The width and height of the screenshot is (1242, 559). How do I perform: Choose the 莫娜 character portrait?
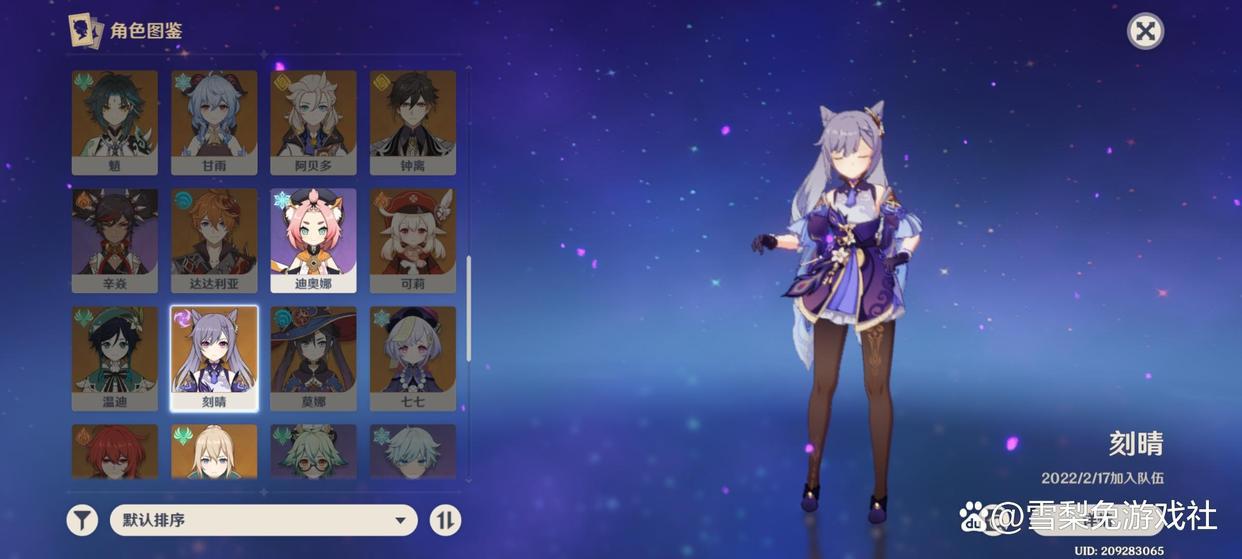point(313,358)
